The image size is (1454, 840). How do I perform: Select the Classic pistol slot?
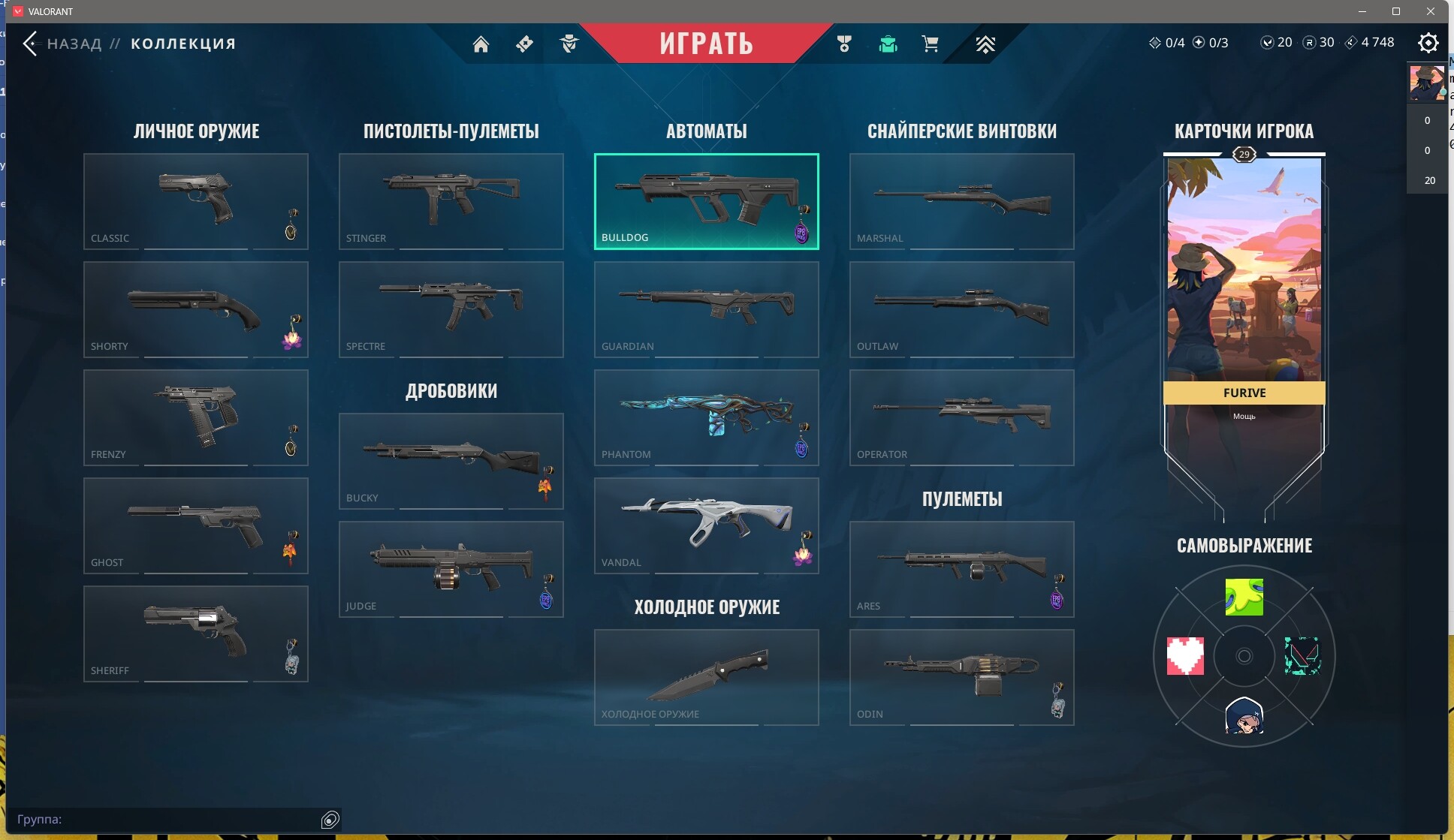(195, 201)
